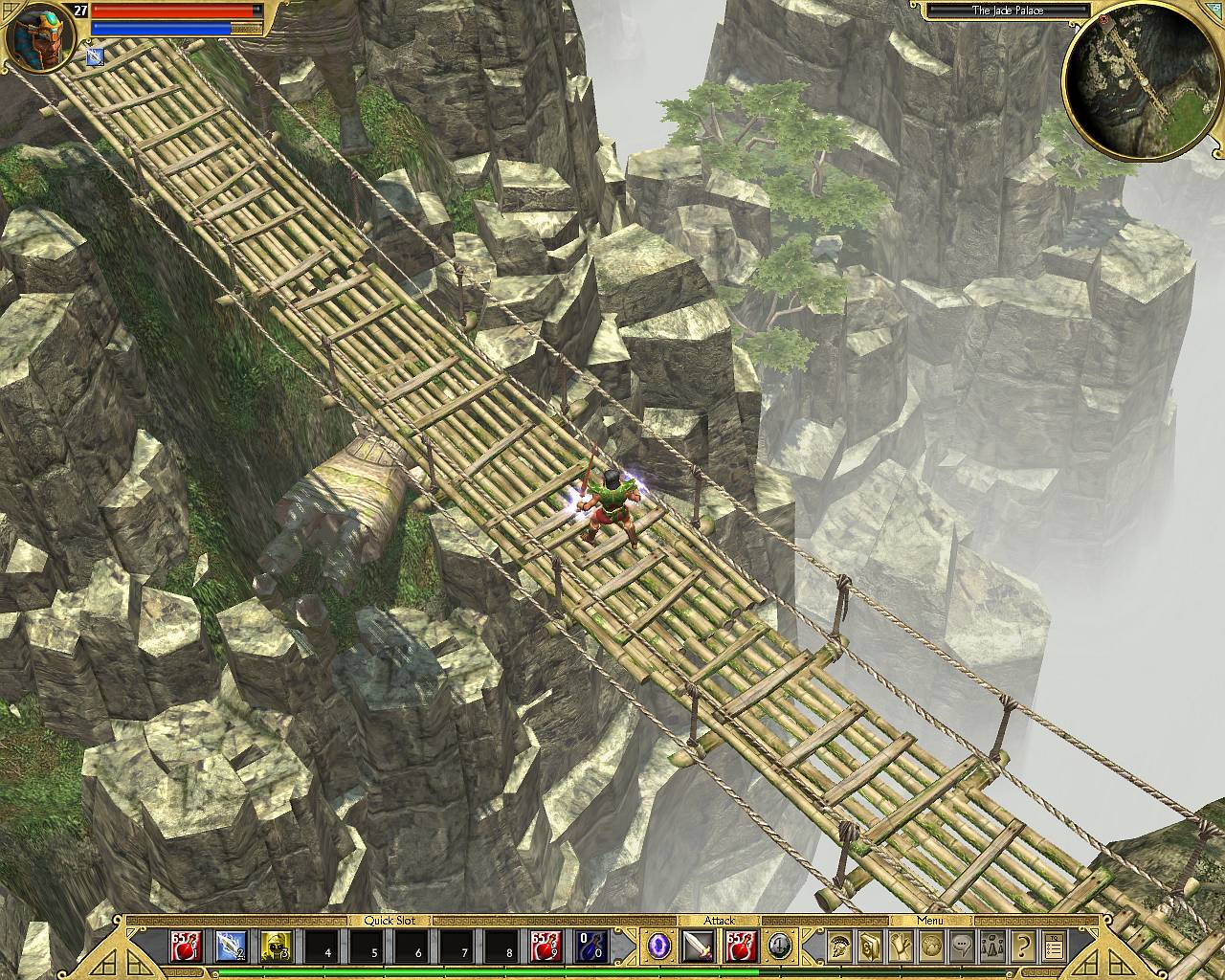Select the sword attack skill icon

click(698, 946)
